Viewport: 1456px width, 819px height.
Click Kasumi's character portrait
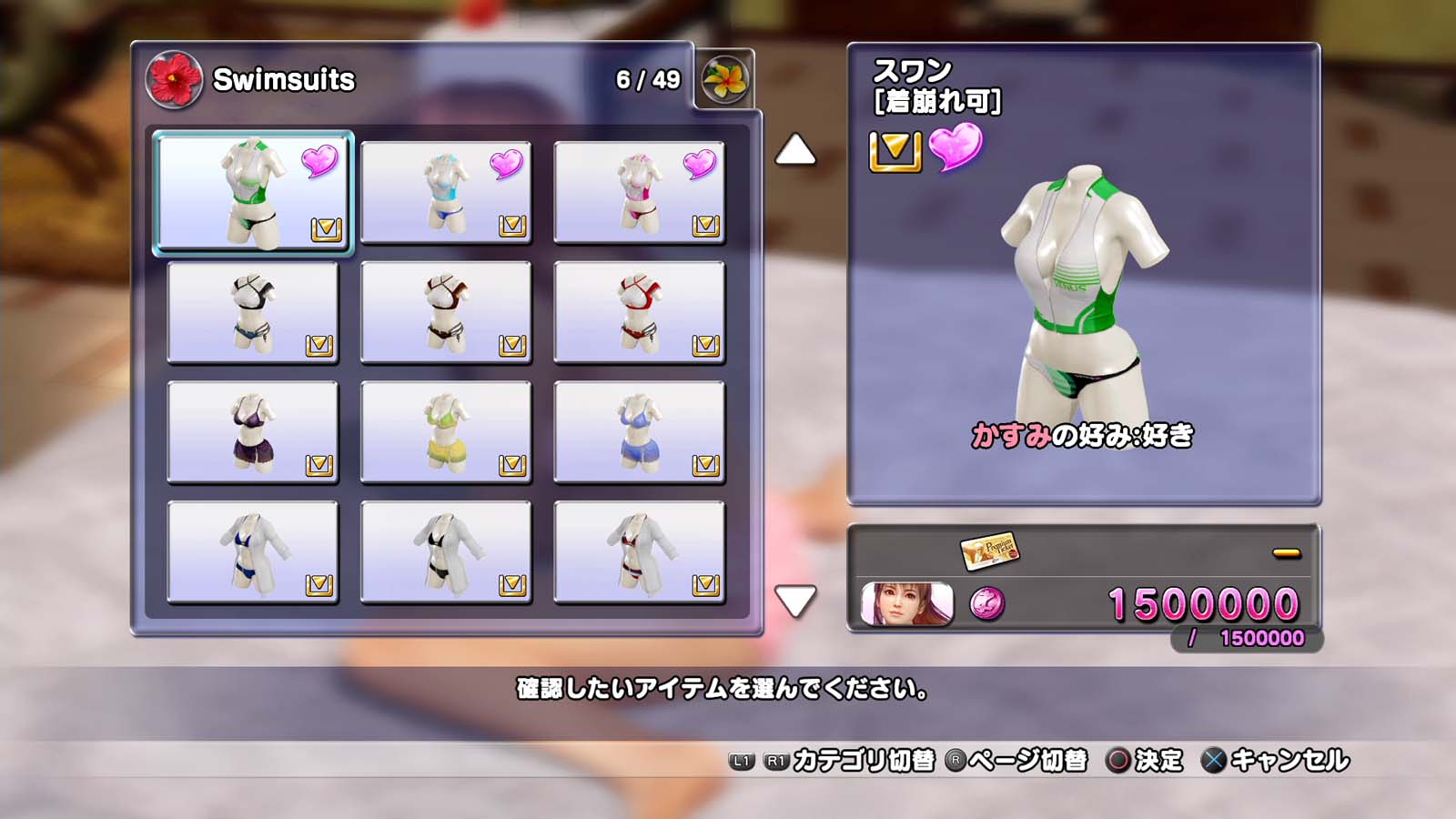pos(906,604)
